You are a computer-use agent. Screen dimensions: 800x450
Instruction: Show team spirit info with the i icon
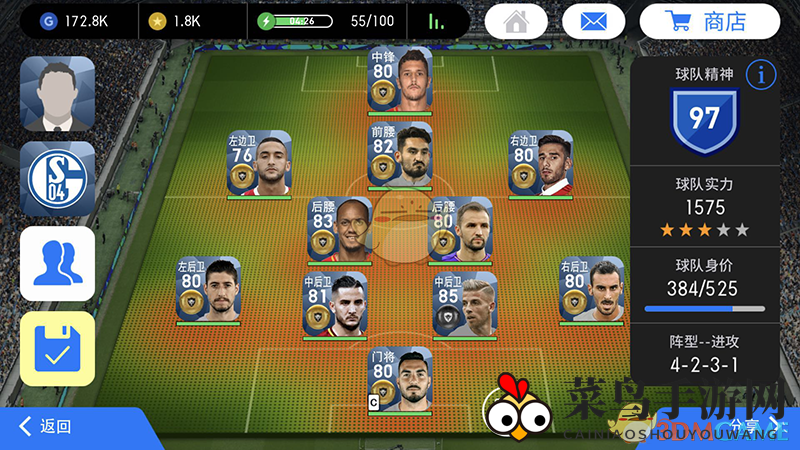pyautogui.click(x=761, y=73)
